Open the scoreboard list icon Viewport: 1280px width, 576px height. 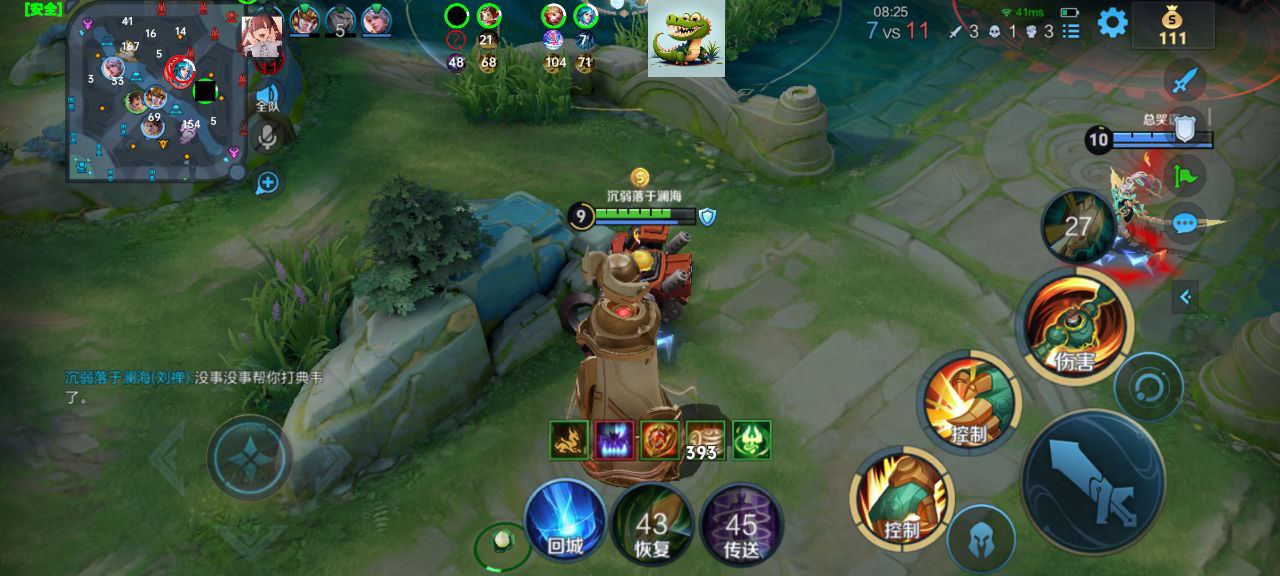coord(1071,31)
